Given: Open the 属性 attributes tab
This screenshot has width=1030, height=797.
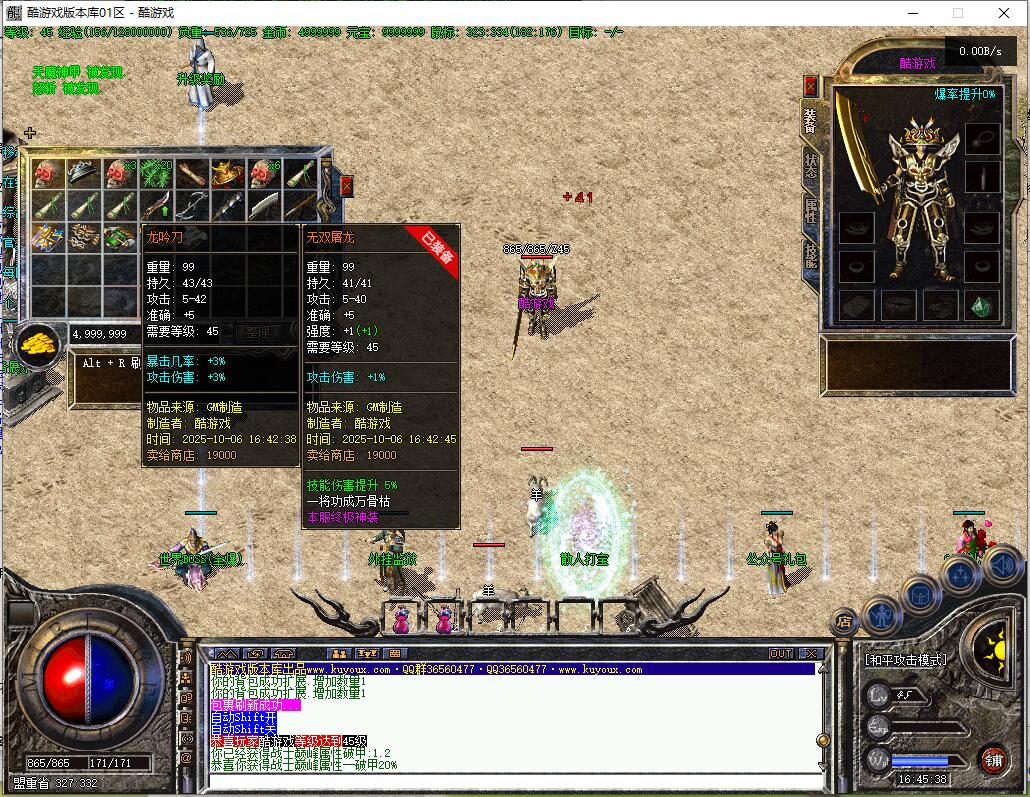Looking at the screenshot, I should click(810, 211).
